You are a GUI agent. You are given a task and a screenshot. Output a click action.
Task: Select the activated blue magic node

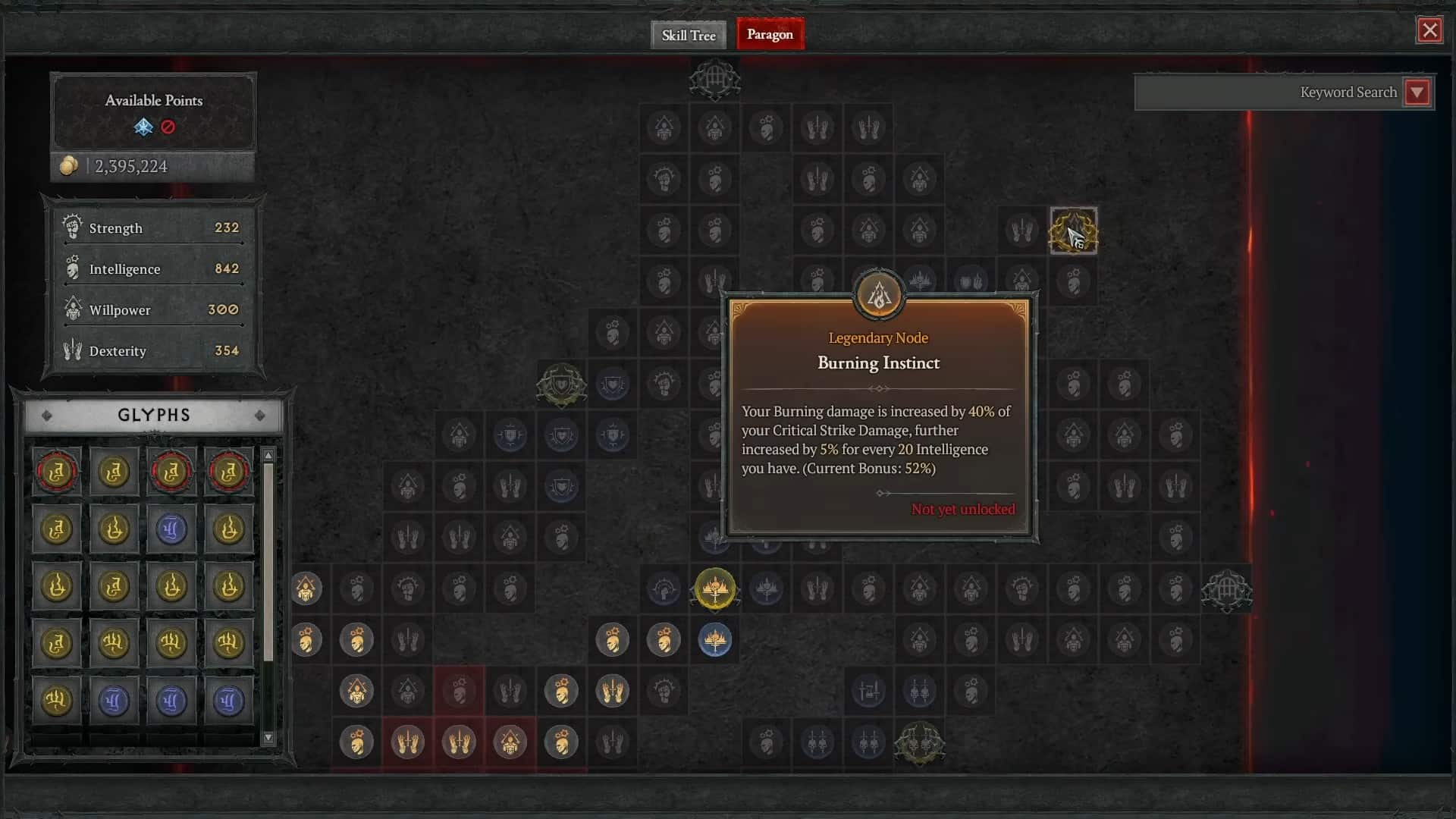(714, 640)
